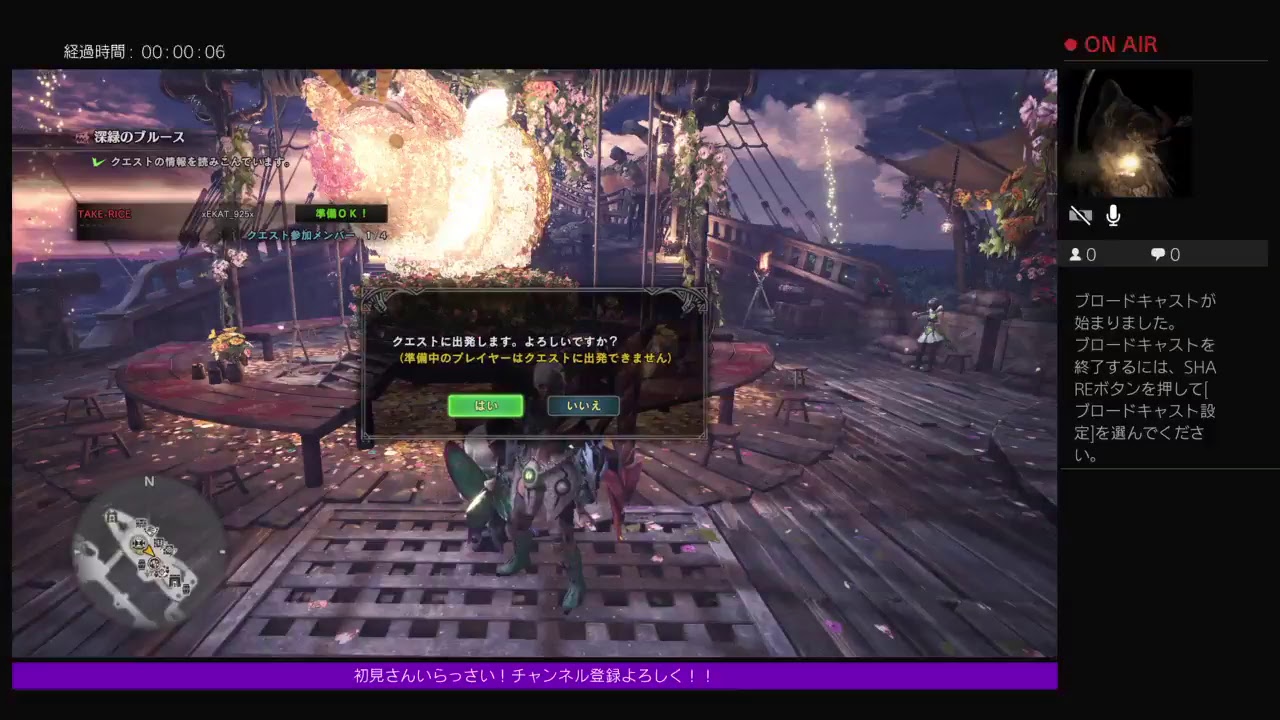Screen dimensions: 1280x720
Task: Select player name xEKAT_925x
Action: [x=227, y=213]
